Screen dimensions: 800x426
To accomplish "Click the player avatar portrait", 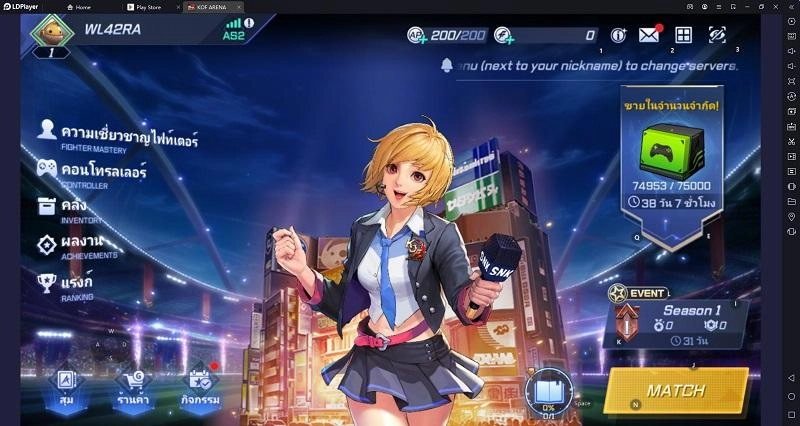I will pyautogui.click(x=52, y=30).
